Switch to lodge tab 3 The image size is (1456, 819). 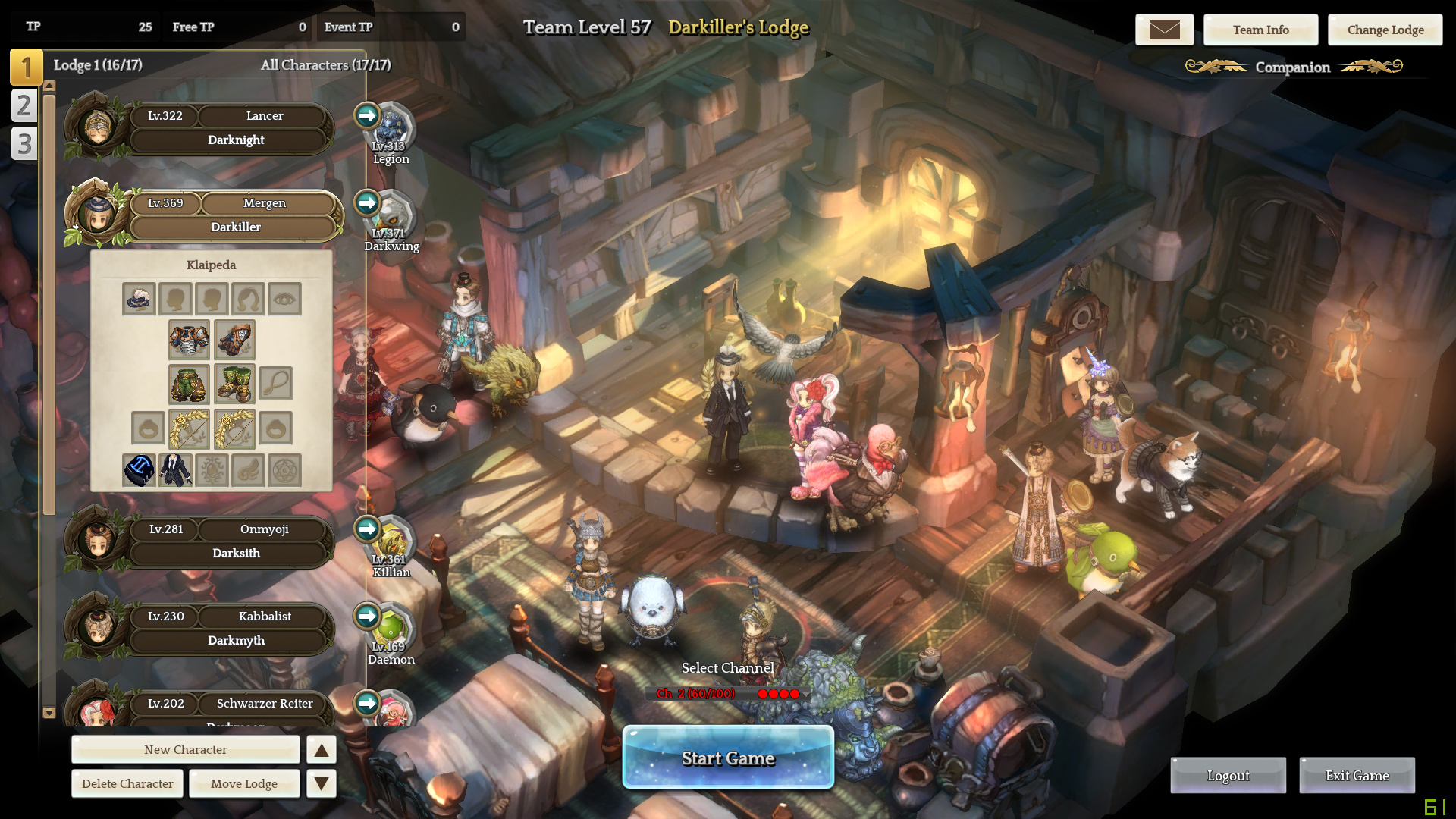[24, 143]
